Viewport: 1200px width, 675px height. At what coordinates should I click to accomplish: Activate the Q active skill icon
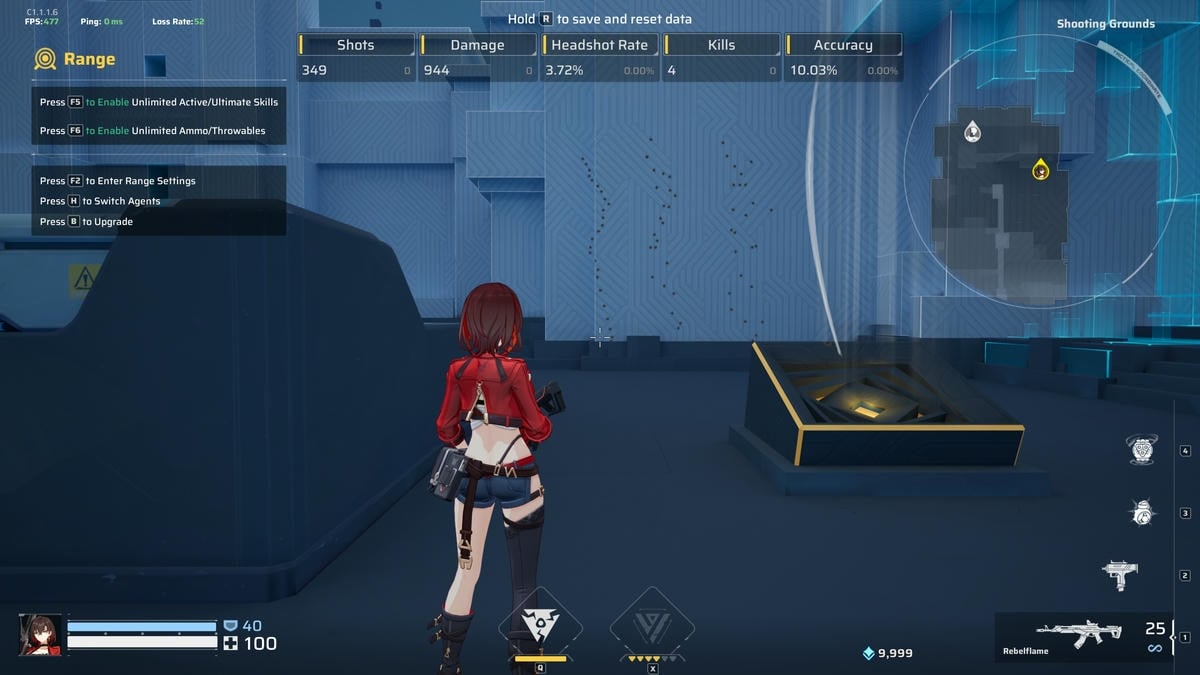540,626
